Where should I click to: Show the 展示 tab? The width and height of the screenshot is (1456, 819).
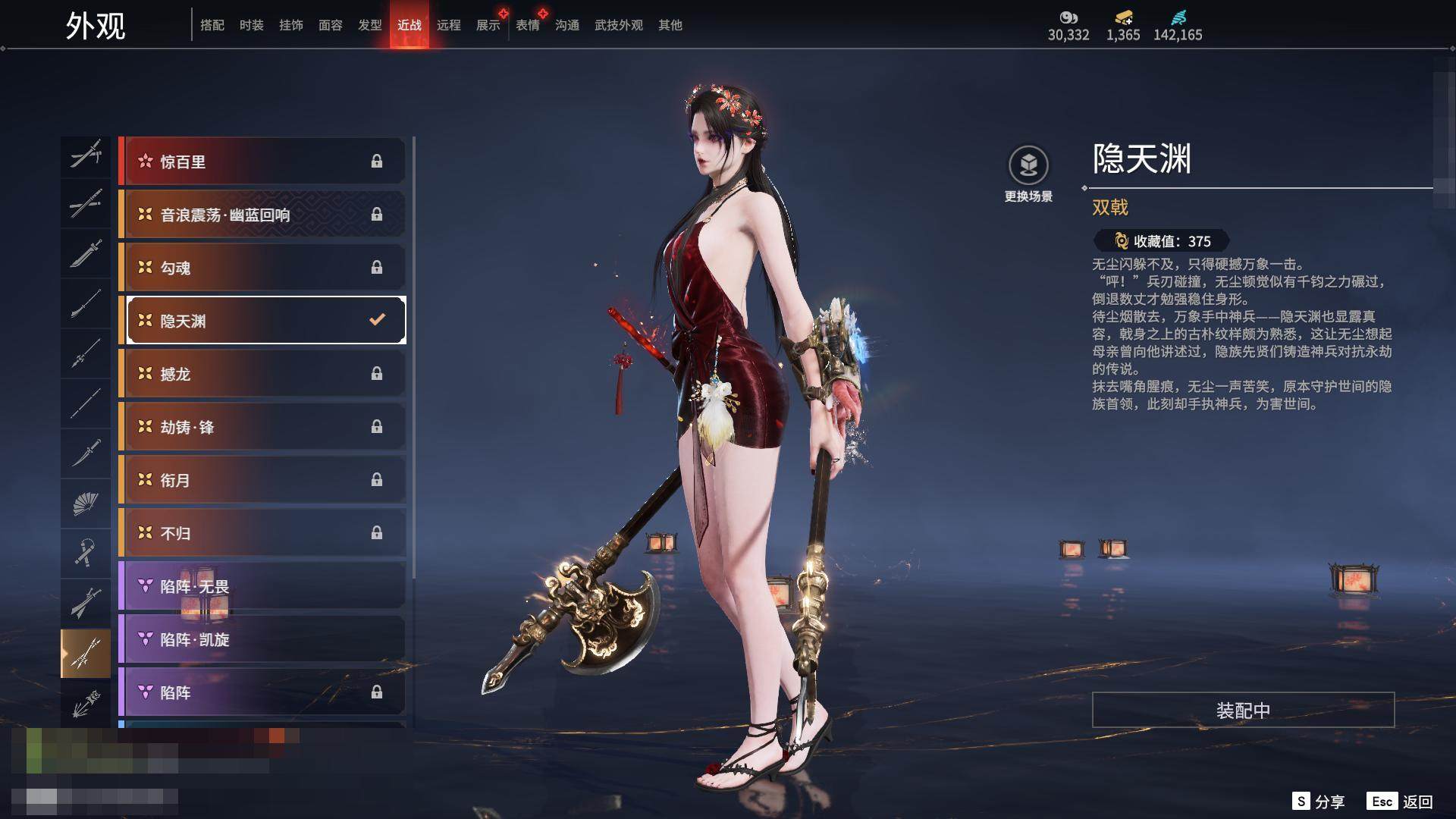[x=488, y=25]
